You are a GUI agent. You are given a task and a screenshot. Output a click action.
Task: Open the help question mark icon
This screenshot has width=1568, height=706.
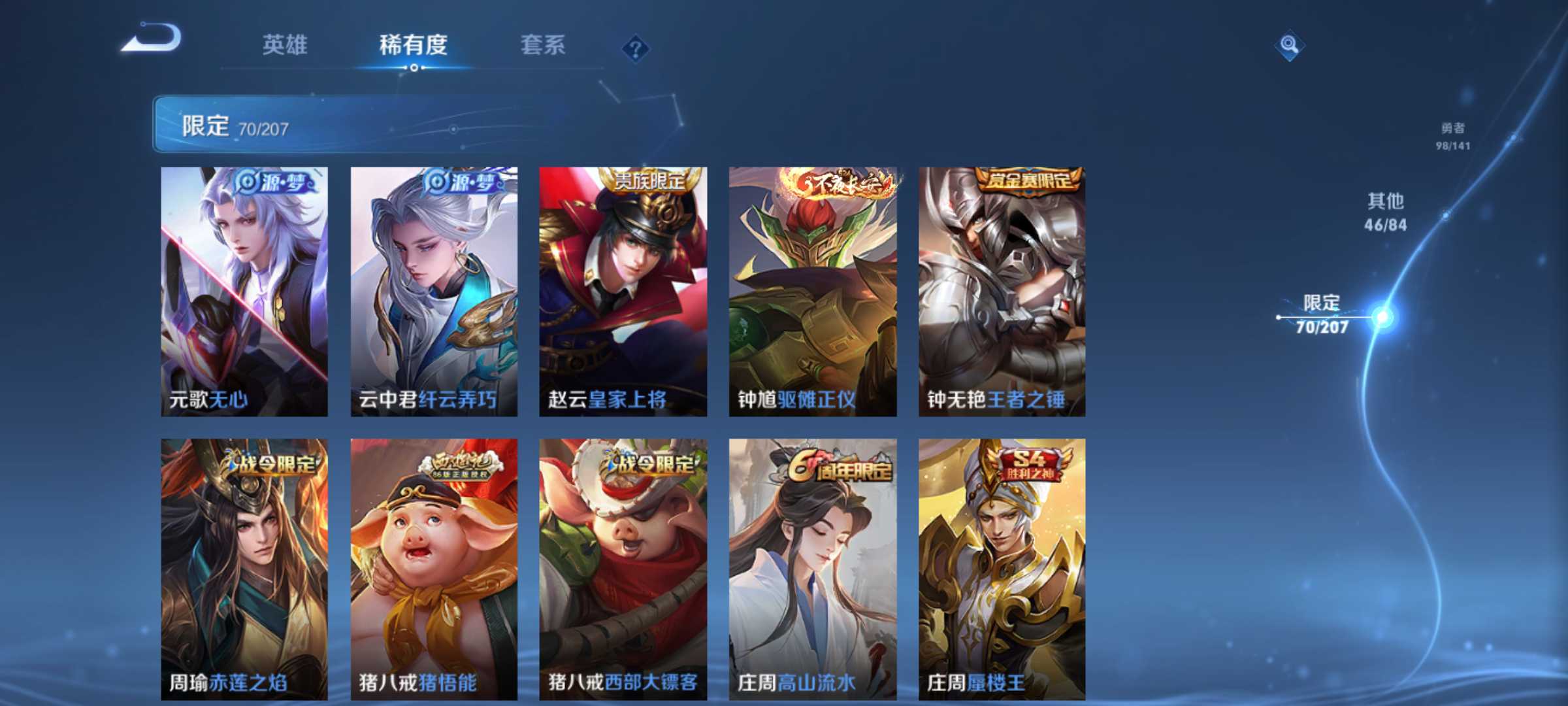pos(636,46)
